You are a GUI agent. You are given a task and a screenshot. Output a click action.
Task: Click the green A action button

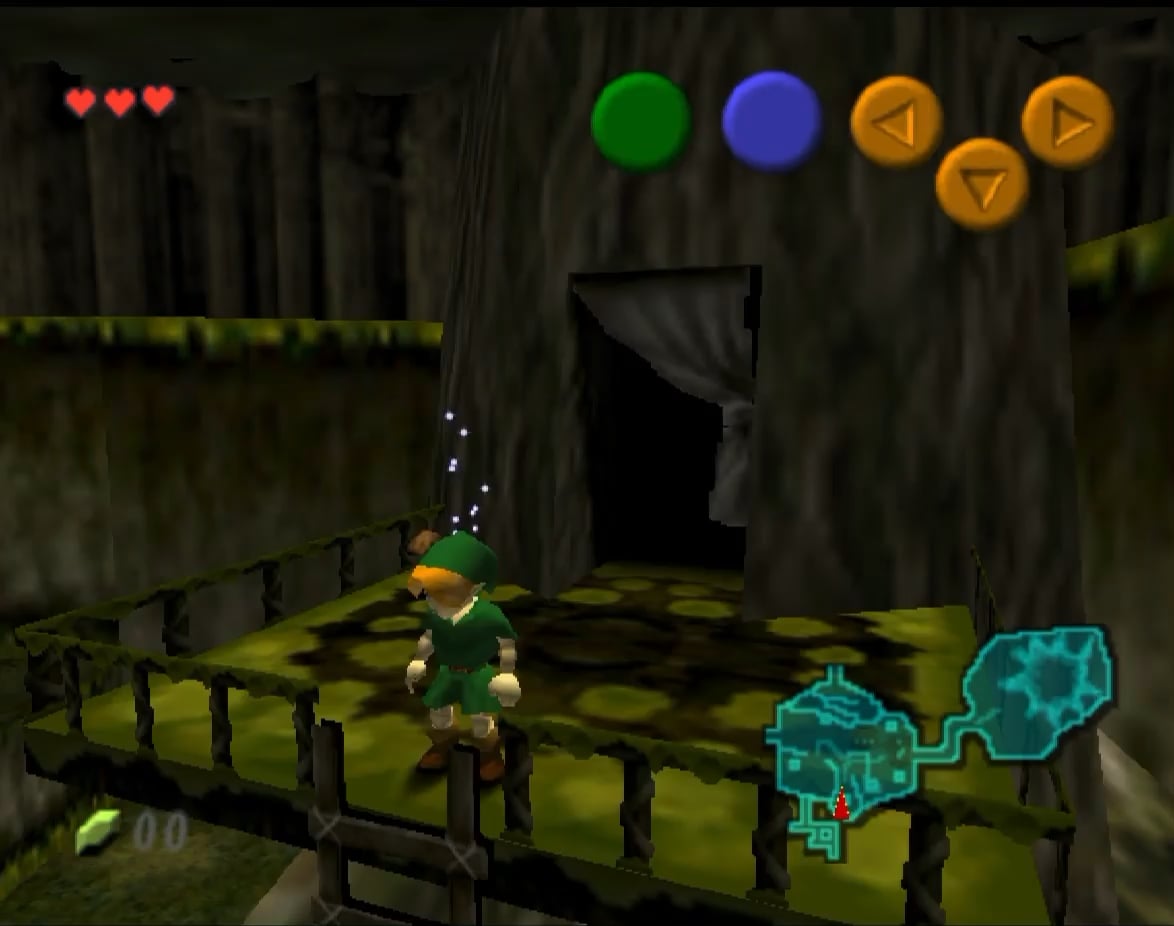(x=641, y=122)
